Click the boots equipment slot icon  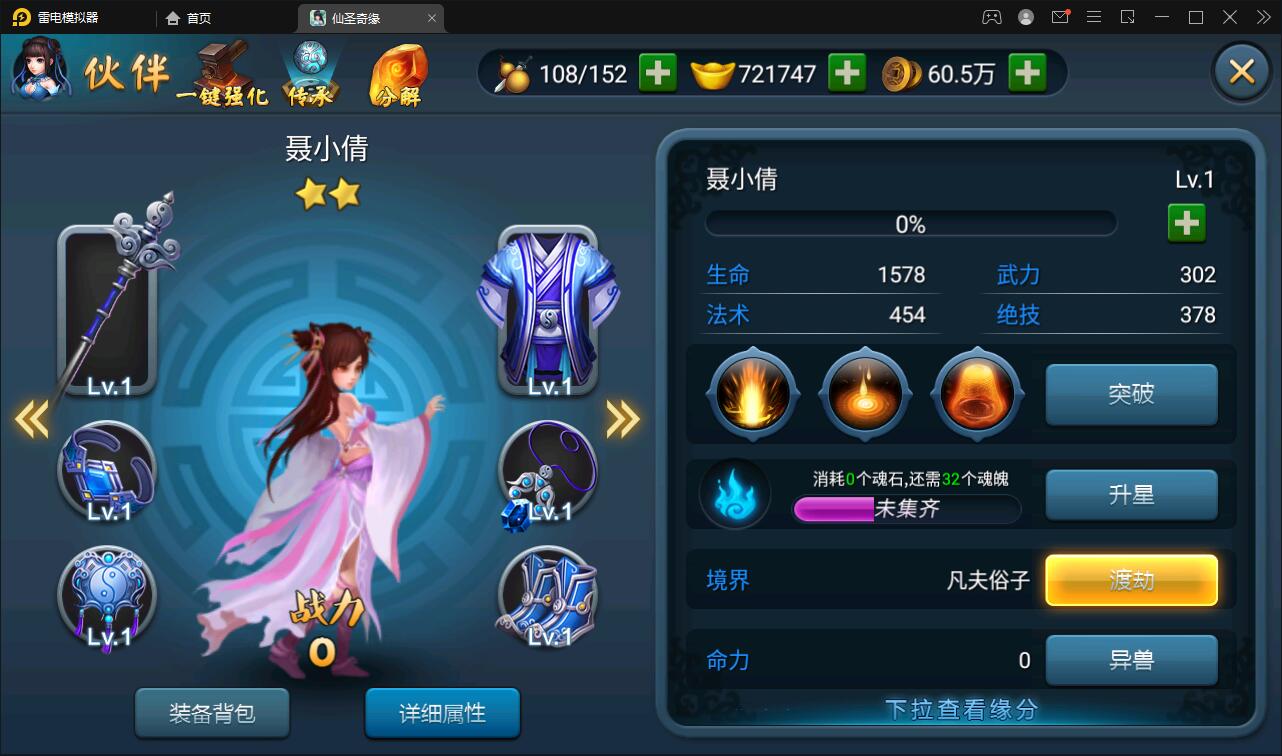pos(549,595)
